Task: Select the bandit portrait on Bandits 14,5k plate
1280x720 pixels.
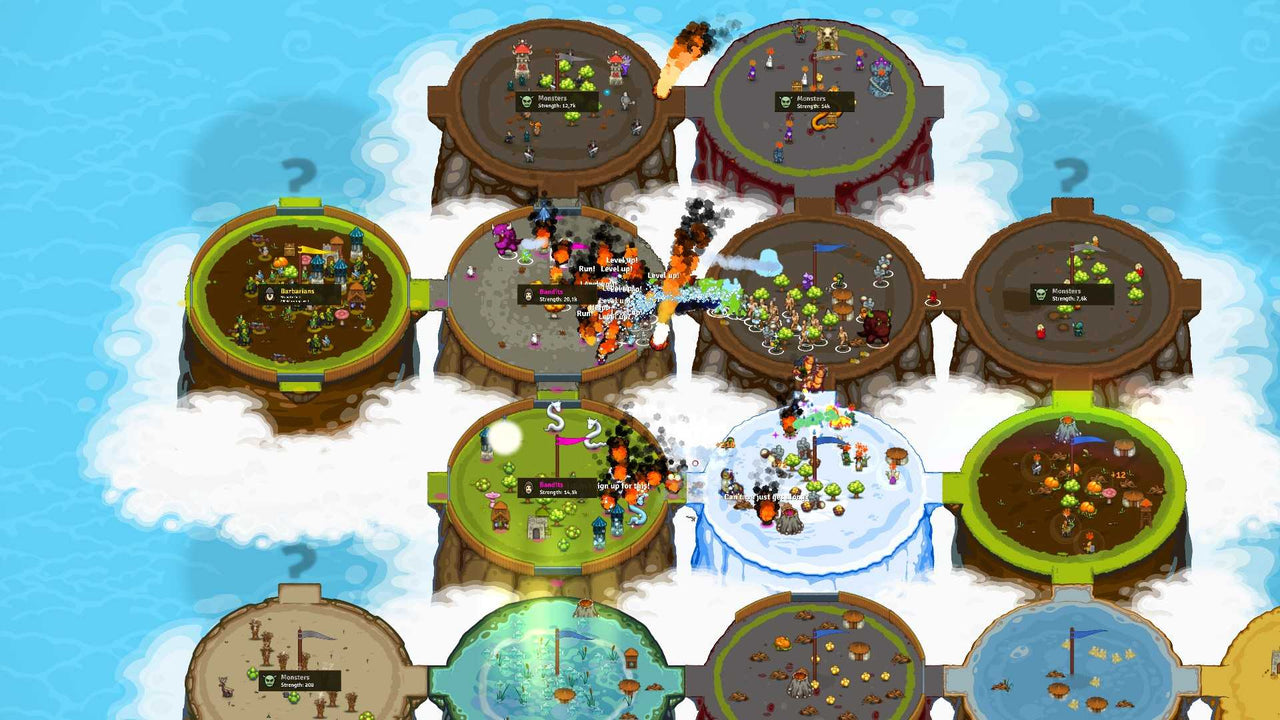Action: [x=529, y=488]
